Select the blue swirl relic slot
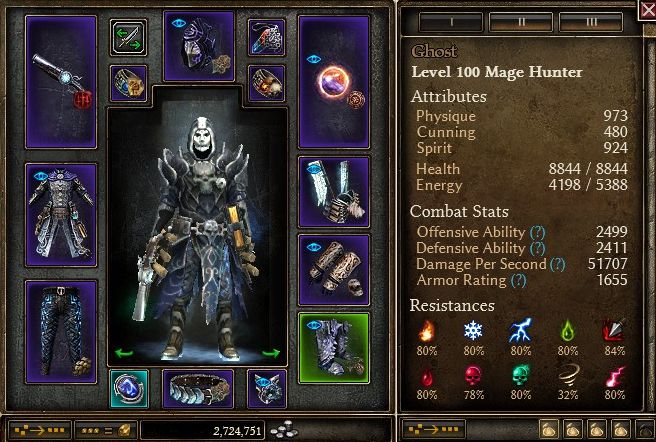This screenshot has width=656, height=442. tap(128, 388)
